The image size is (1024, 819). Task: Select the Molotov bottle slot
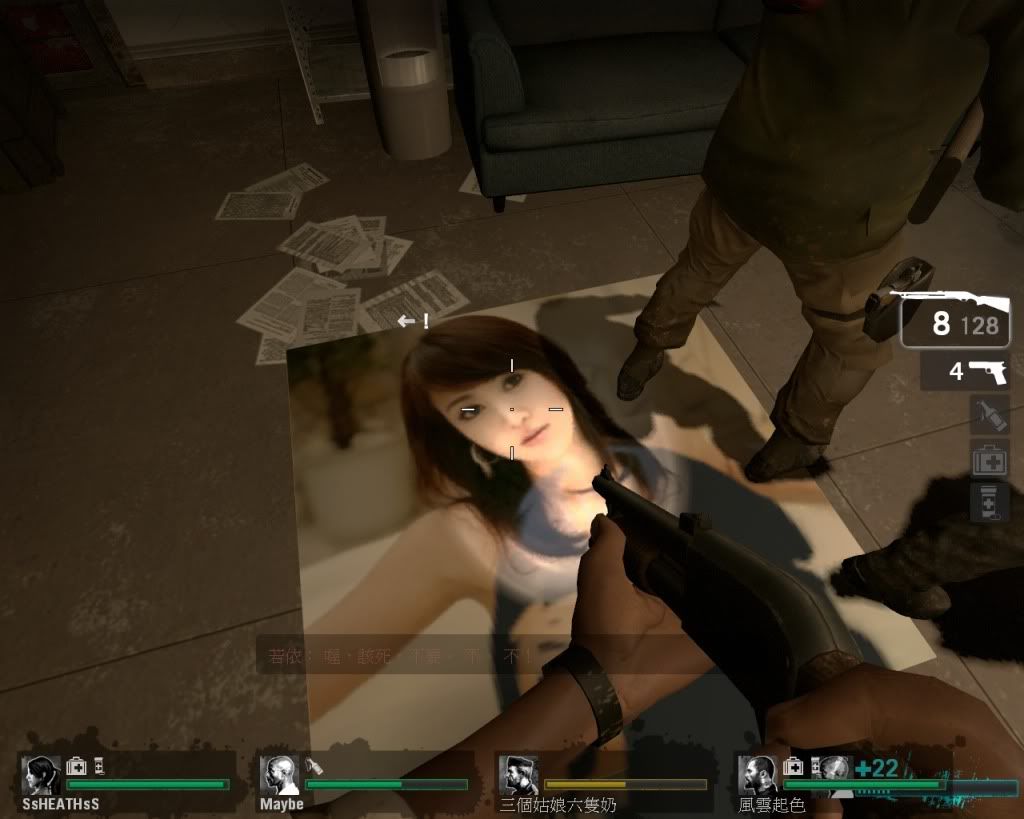[989, 414]
